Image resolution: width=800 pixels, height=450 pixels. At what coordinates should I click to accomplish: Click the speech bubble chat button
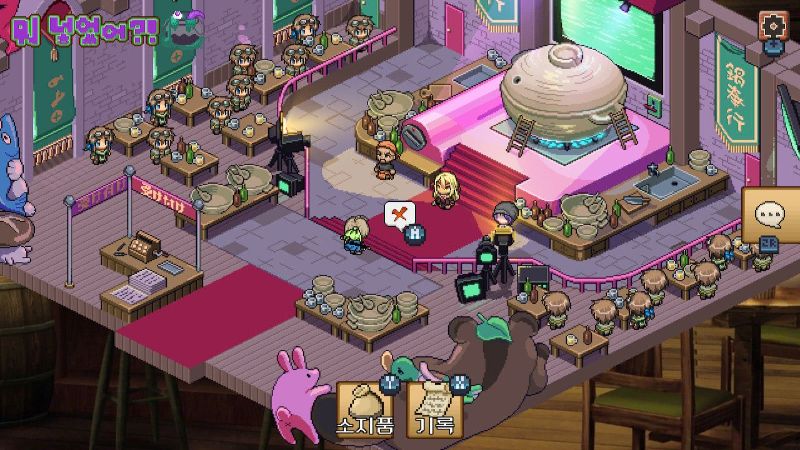pyautogui.click(x=768, y=214)
